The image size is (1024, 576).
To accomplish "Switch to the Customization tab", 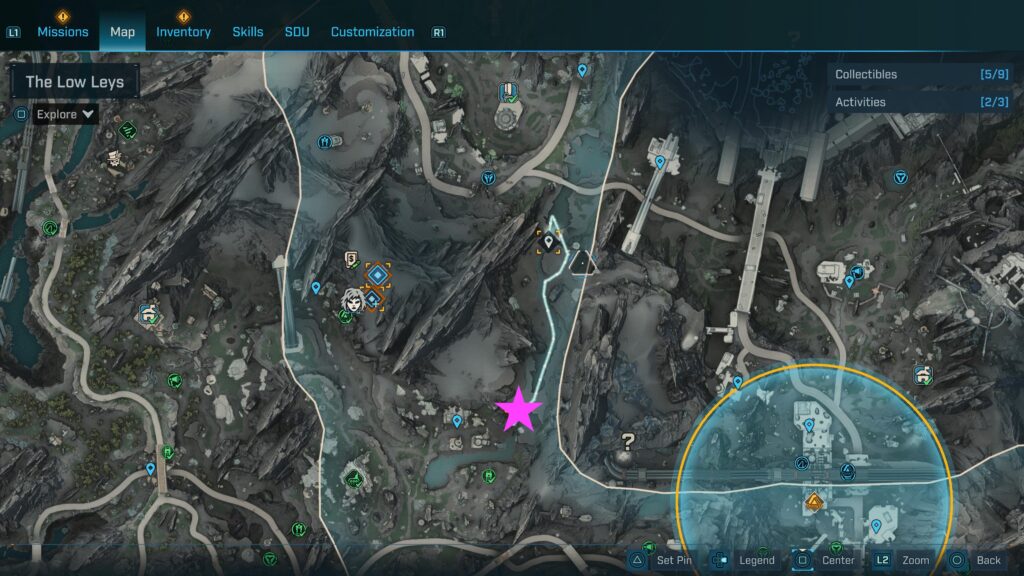I will pyautogui.click(x=372, y=32).
